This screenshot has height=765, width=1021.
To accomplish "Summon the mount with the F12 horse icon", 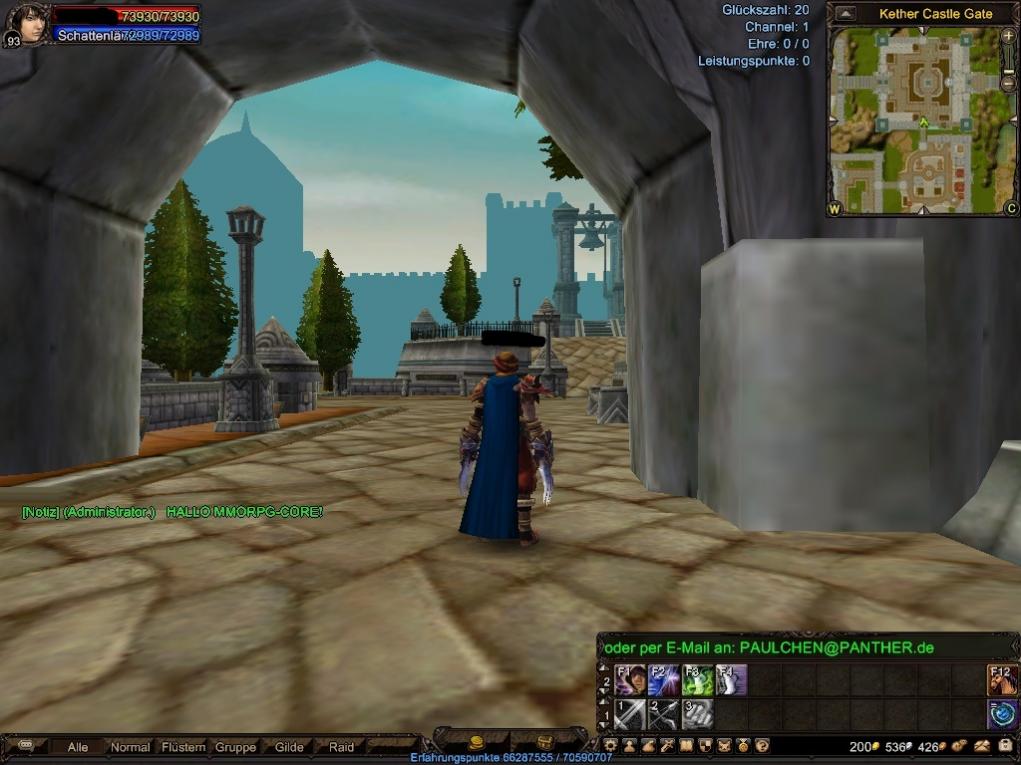I will [x=1002, y=680].
